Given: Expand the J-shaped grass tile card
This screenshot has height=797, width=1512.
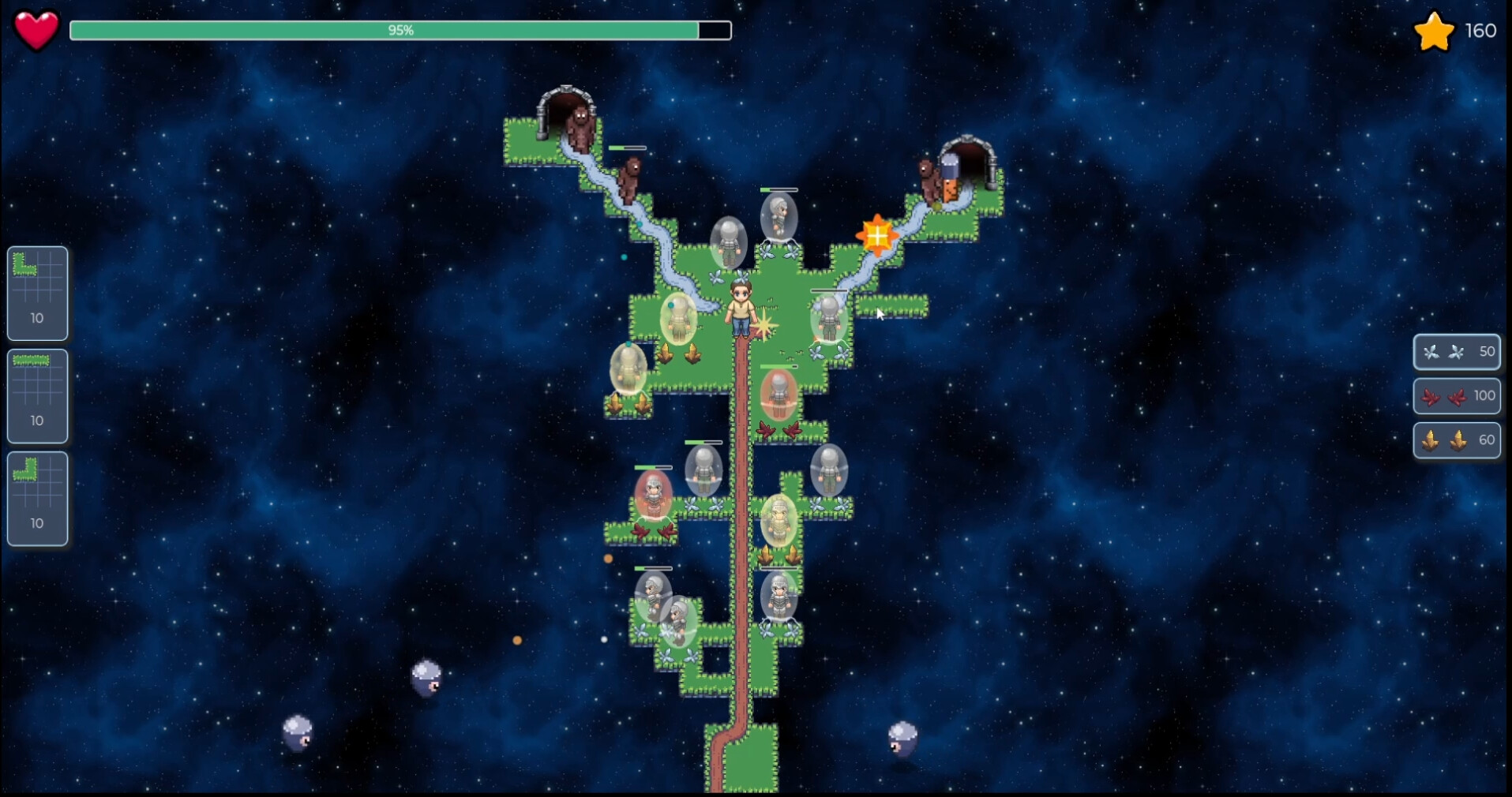Looking at the screenshot, I should click(36, 498).
